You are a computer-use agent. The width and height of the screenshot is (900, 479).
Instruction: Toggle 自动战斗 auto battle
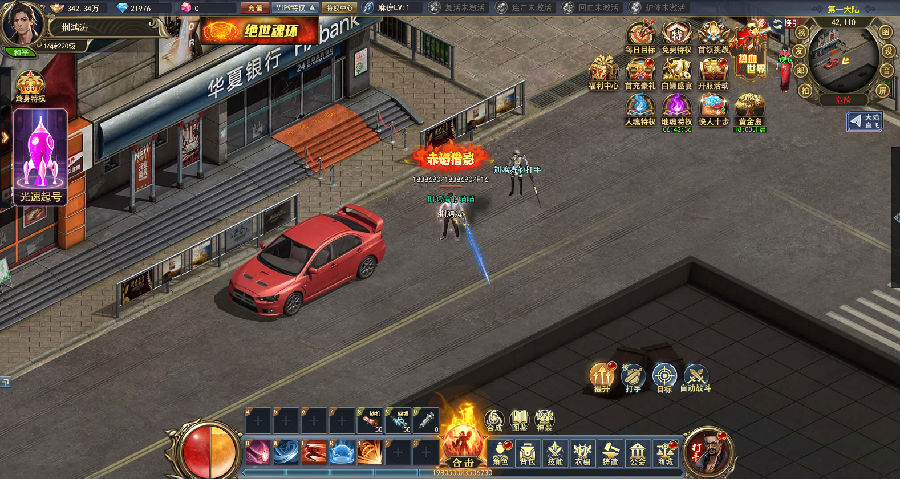[696, 377]
